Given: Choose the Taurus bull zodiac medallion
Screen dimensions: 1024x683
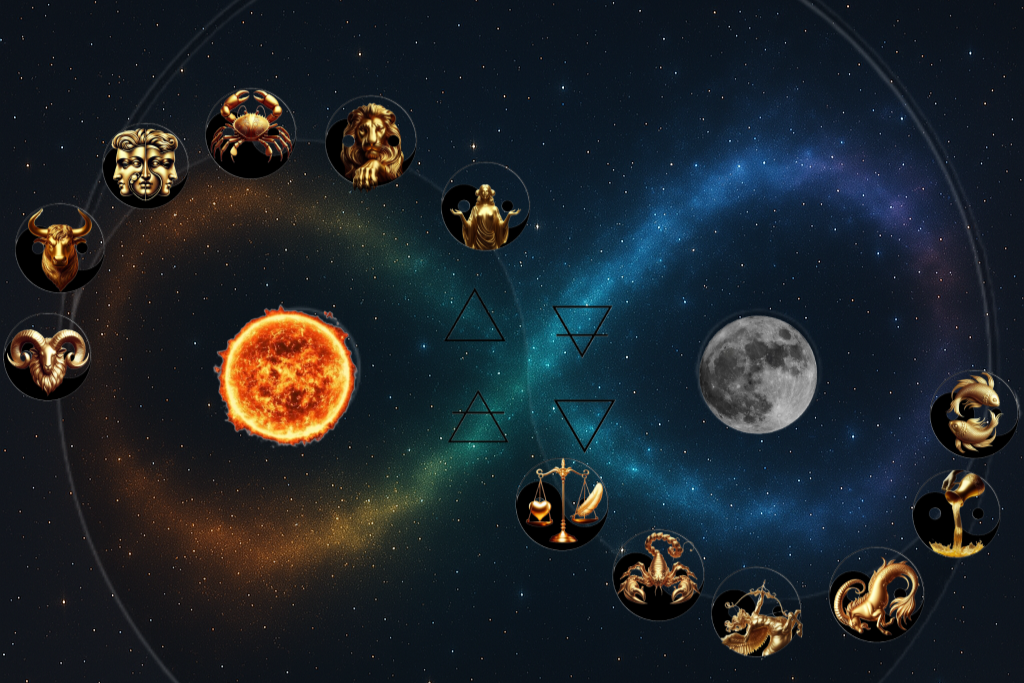Looking at the screenshot, I should 60,247.
